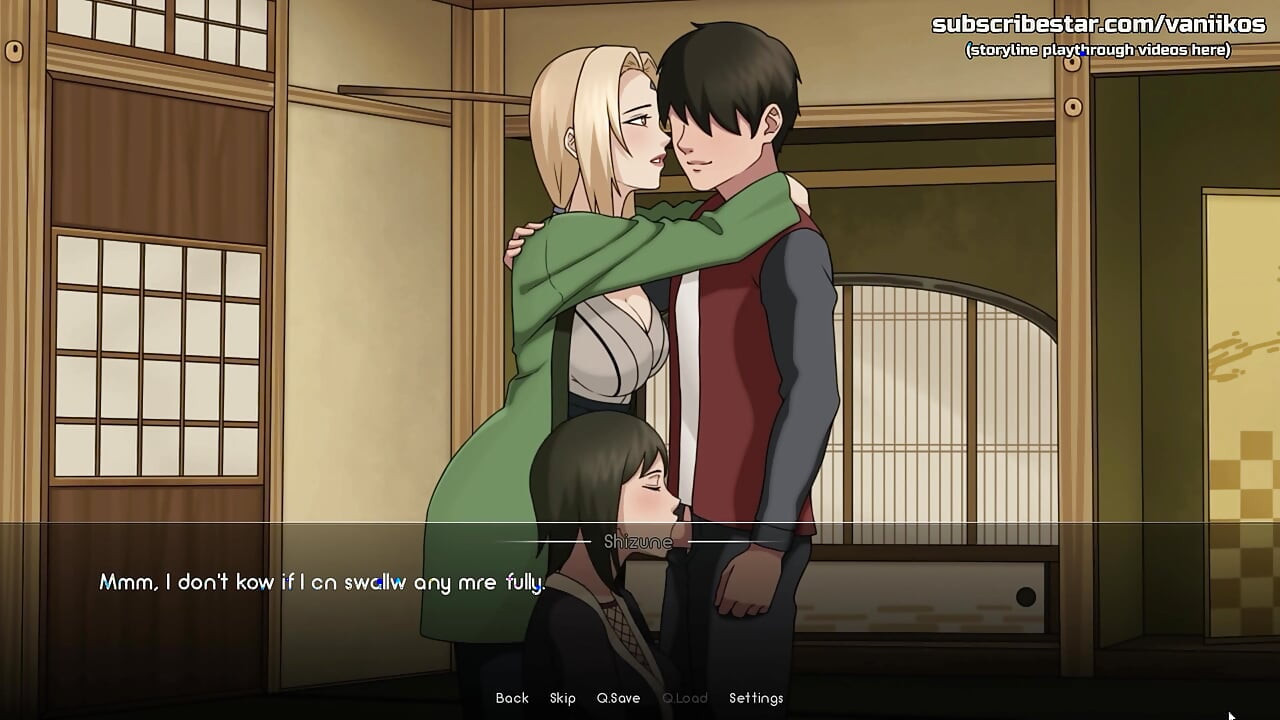Open the Settings menu
The height and width of the screenshot is (720, 1280).
[x=756, y=698]
